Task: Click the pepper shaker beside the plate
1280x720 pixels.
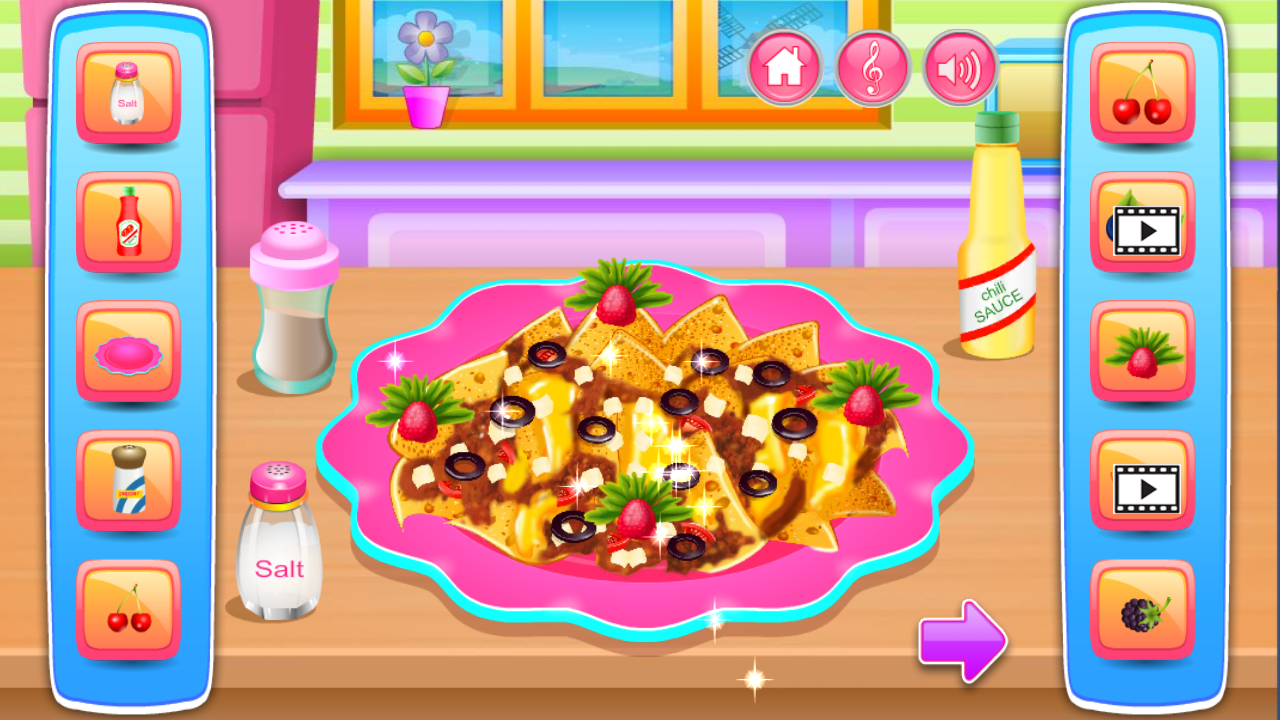Action: [292, 310]
